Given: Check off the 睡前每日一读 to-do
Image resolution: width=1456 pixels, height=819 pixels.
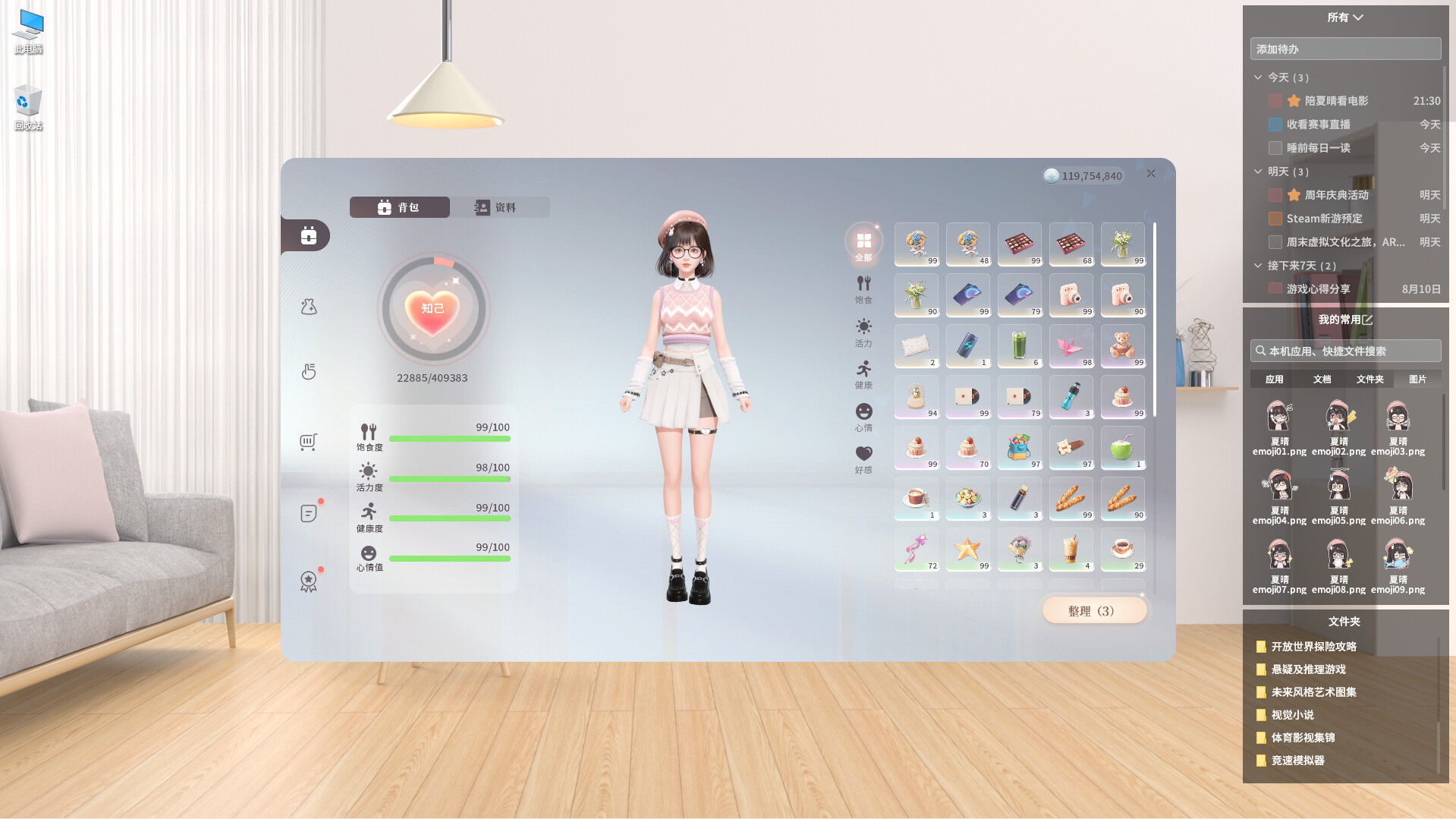Looking at the screenshot, I should tap(1275, 148).
